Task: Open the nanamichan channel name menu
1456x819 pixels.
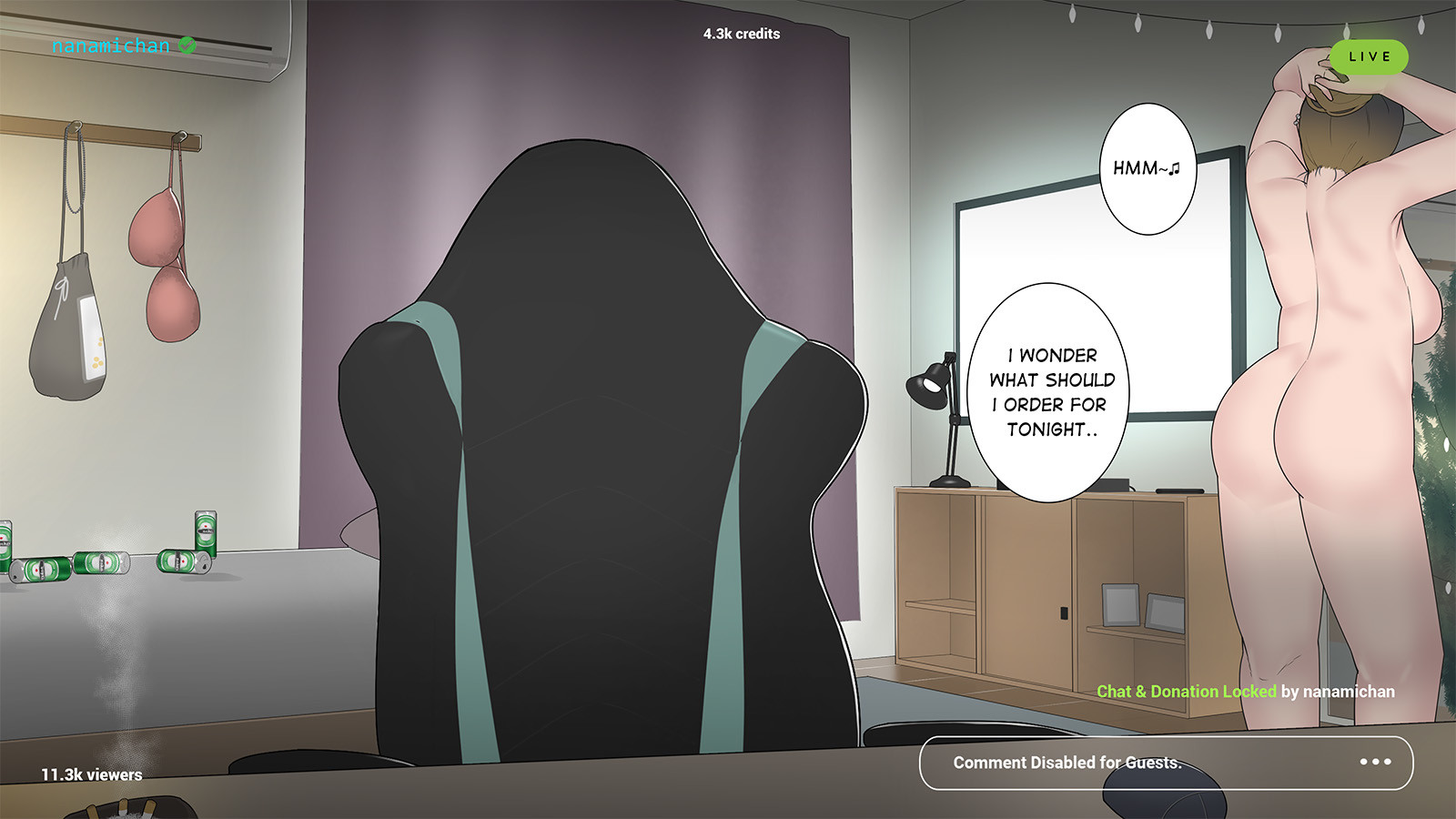Action: pyautogui.click(x=111, y=44)
